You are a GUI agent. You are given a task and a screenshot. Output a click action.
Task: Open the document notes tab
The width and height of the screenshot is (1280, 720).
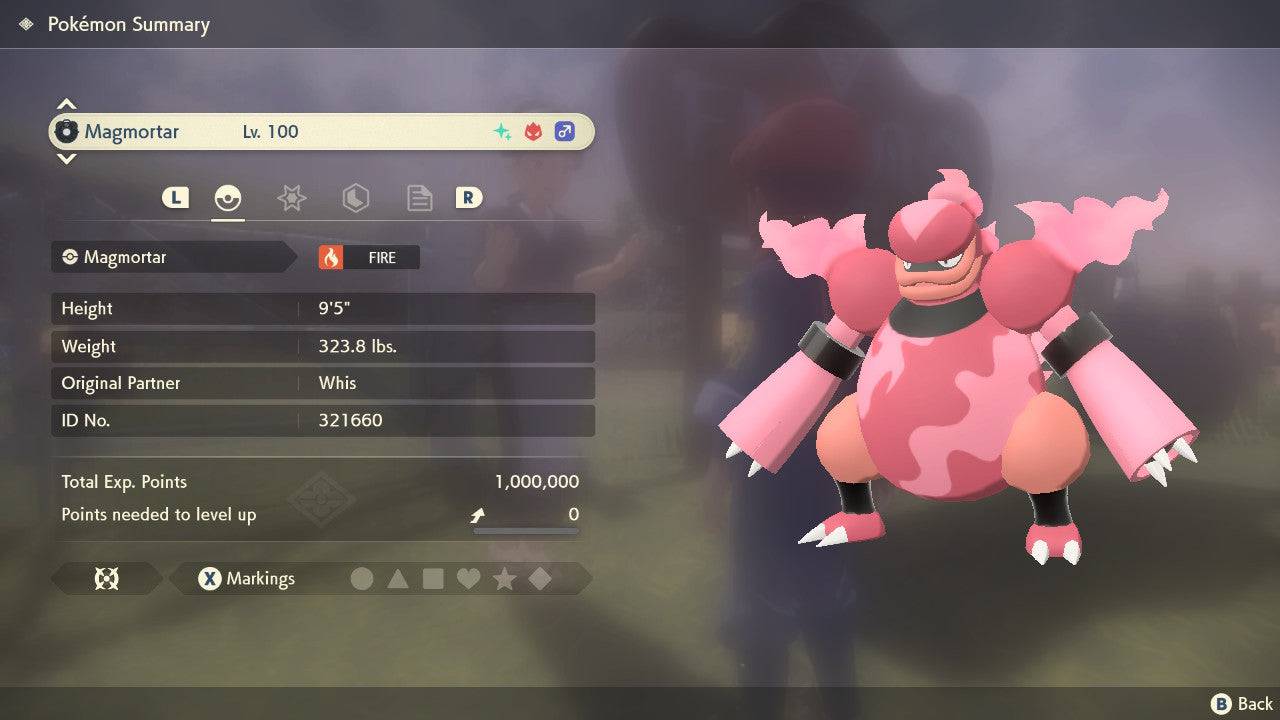(x=419, y=198)
